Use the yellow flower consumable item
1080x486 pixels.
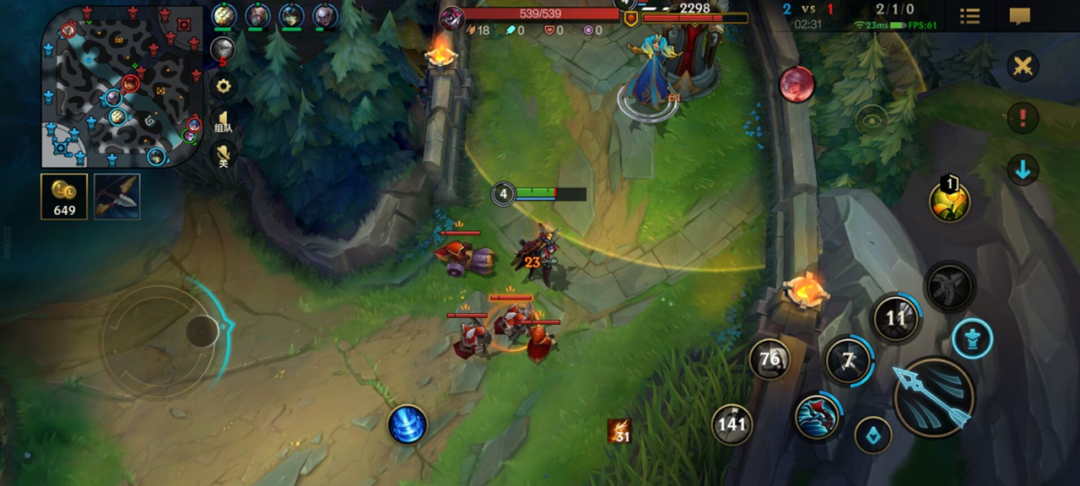[x=949, y=202]
